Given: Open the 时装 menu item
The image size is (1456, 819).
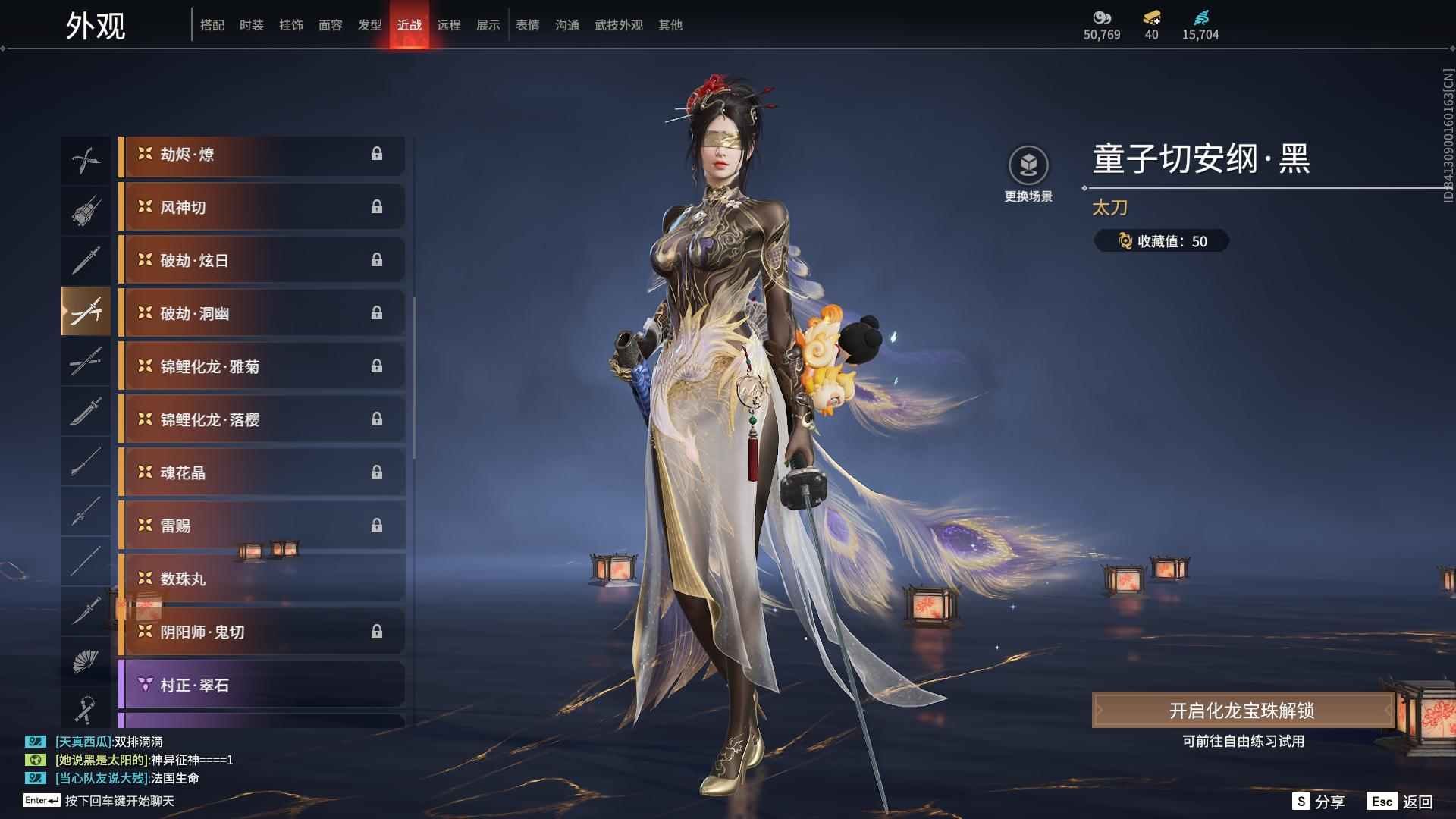Looking at the screenshot, I should [251, 24].
